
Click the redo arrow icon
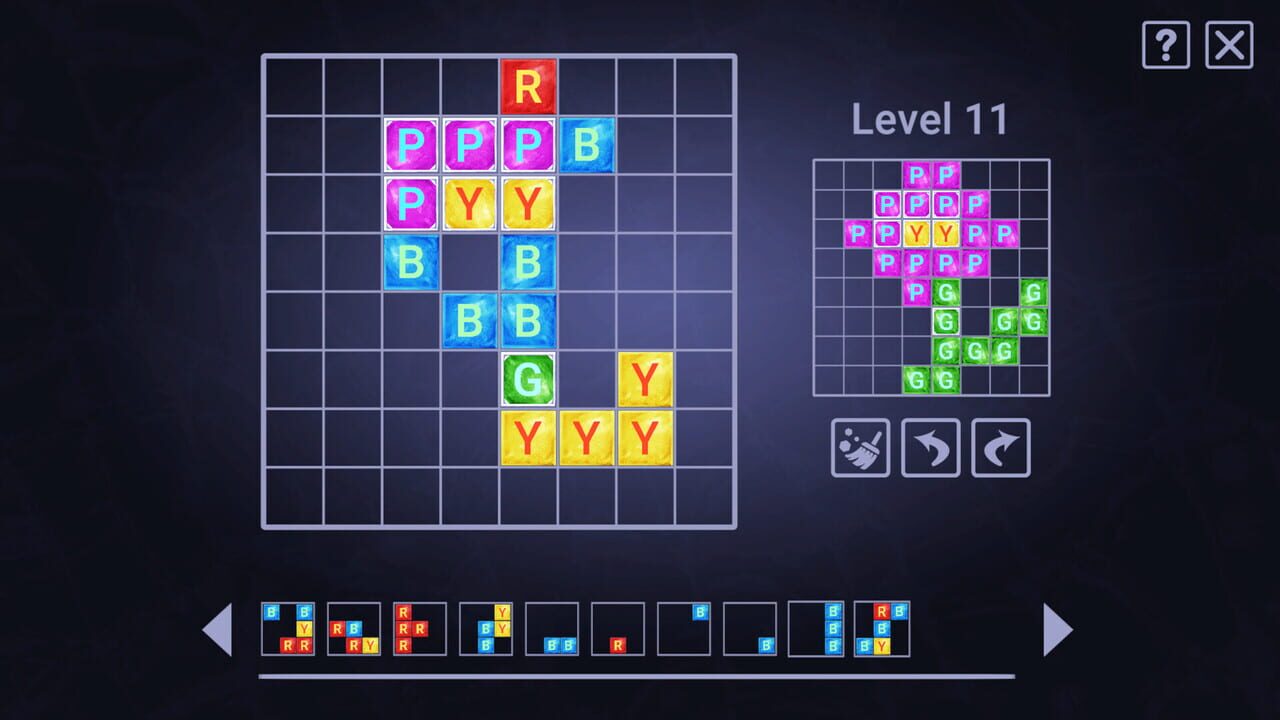pyautogui.click(x=999, y=447)
